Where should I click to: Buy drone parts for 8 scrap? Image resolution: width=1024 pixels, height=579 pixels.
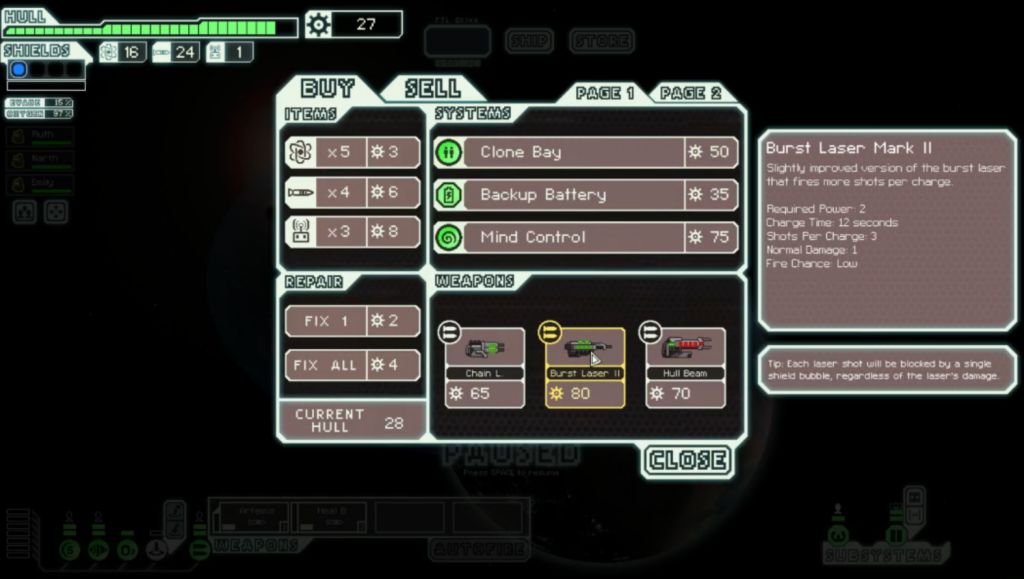[352, 233]
